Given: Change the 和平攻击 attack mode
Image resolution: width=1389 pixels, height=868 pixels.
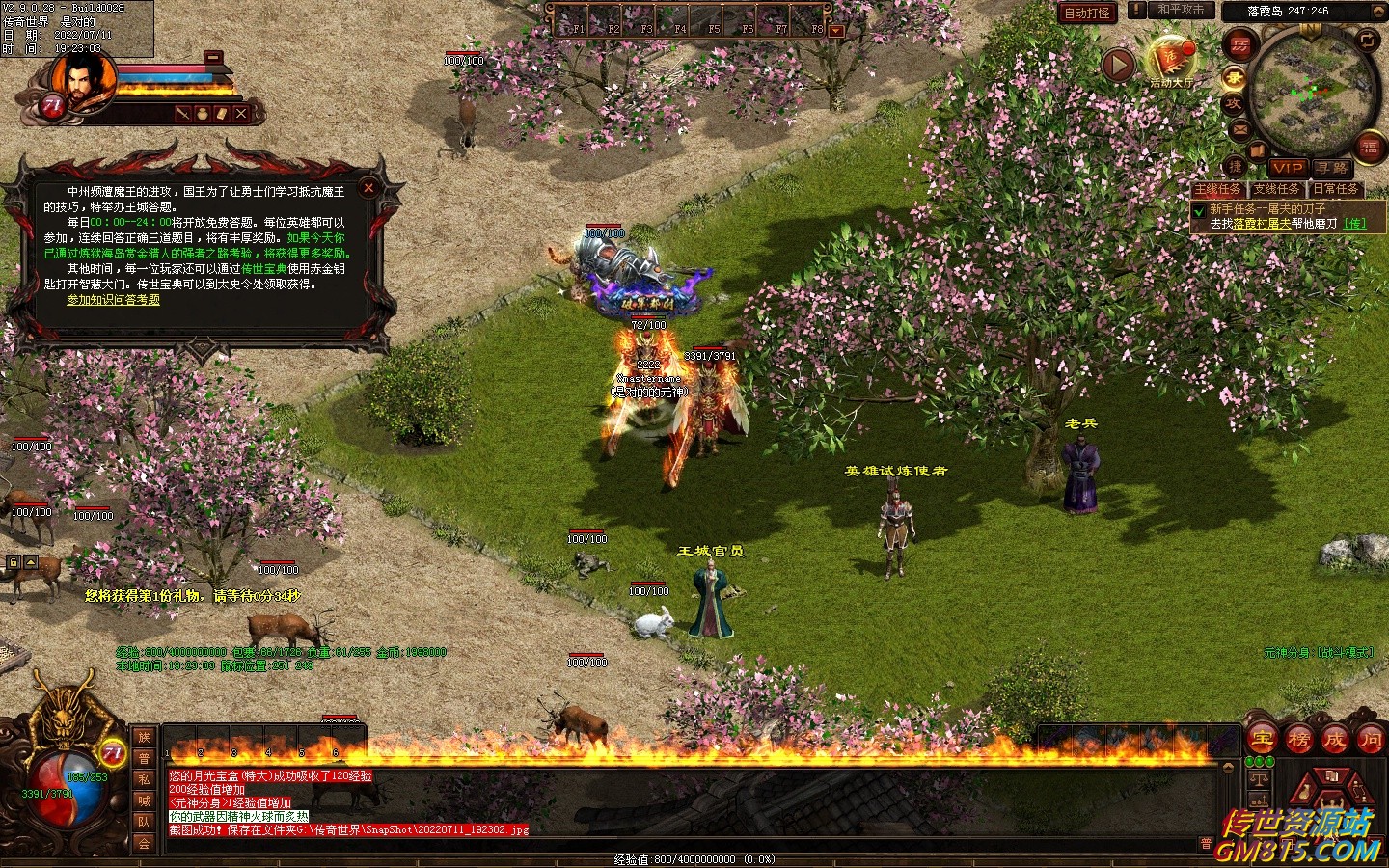Looking at the screenshot, I should point(1181,10).
